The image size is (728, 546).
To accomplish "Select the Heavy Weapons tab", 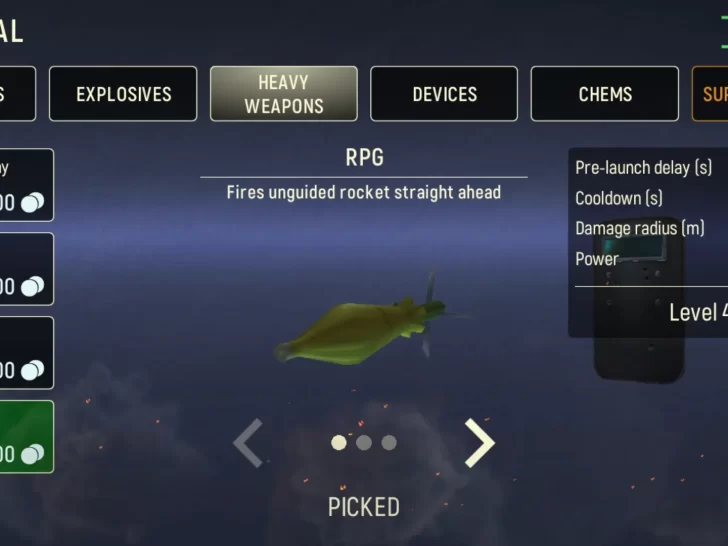I will click(283, 94).
